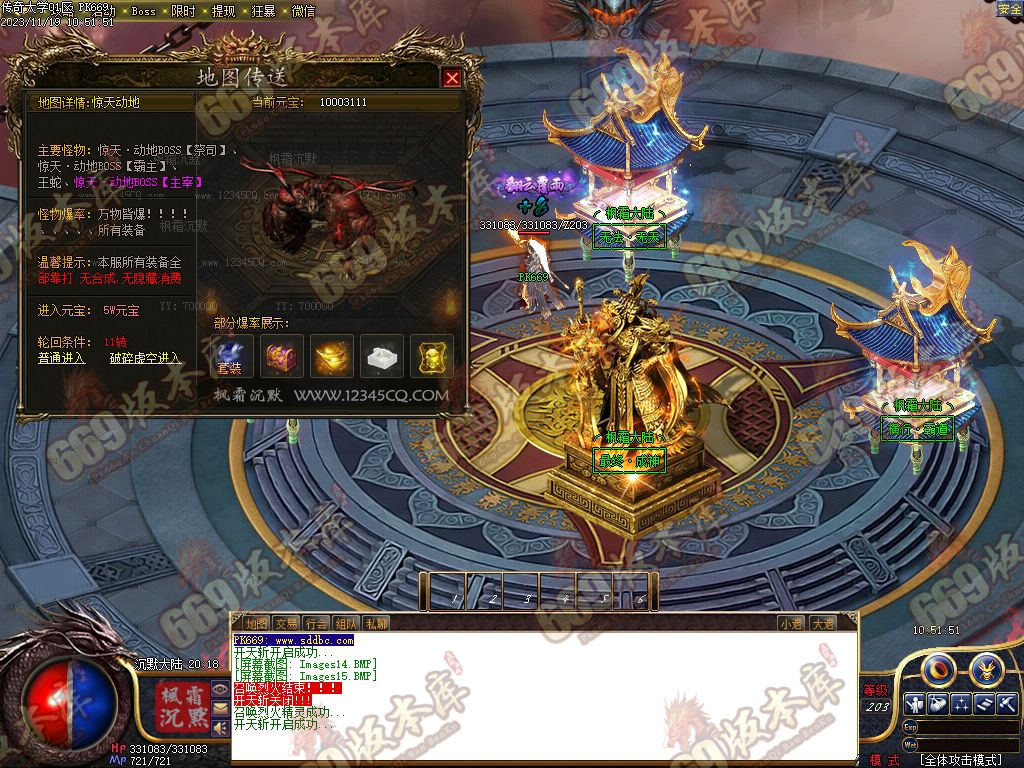
Task: Click the 小退 logout-to-character button
Action: coord(791,623)
